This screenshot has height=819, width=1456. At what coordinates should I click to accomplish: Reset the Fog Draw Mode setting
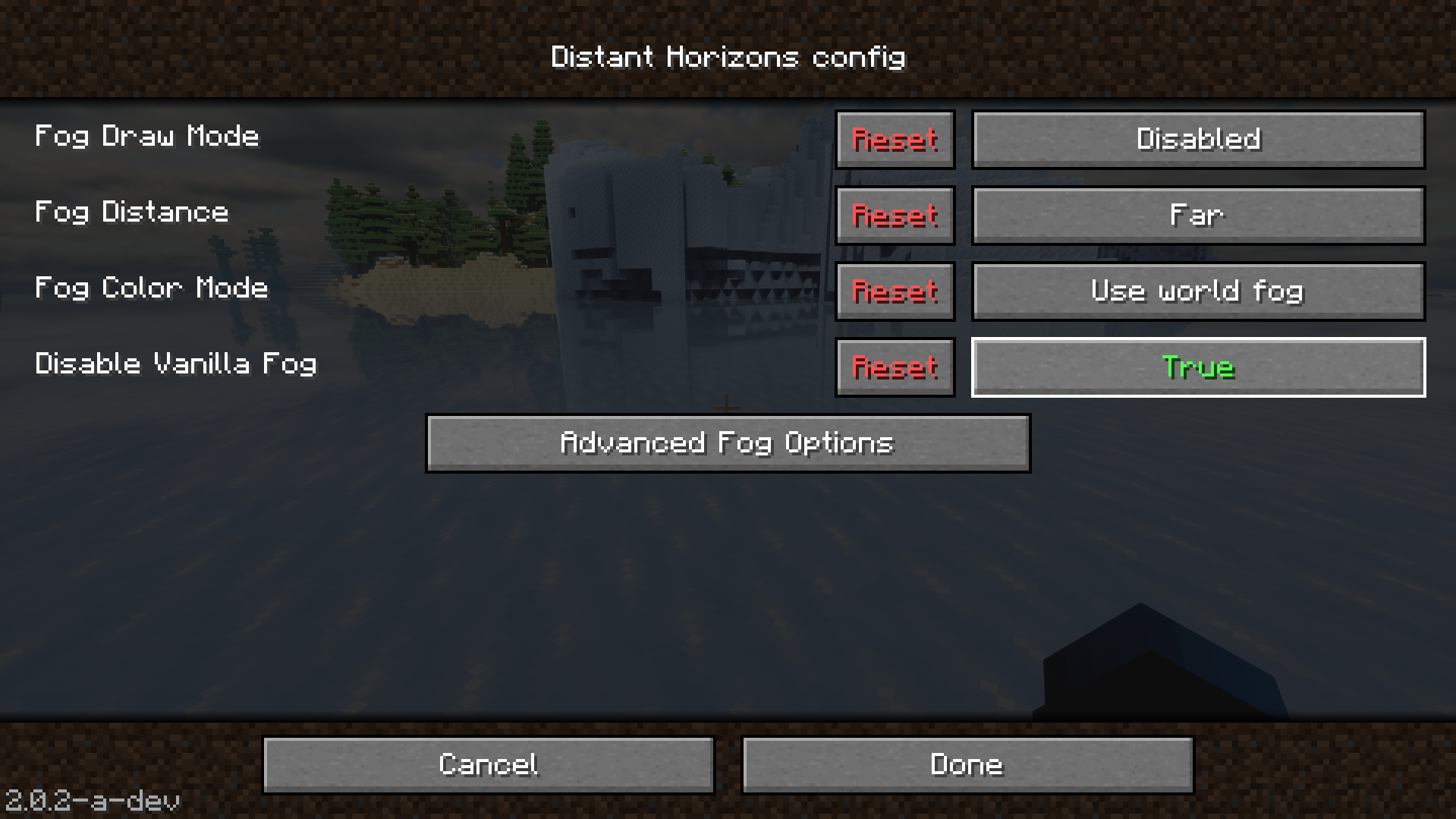(894, 140)
